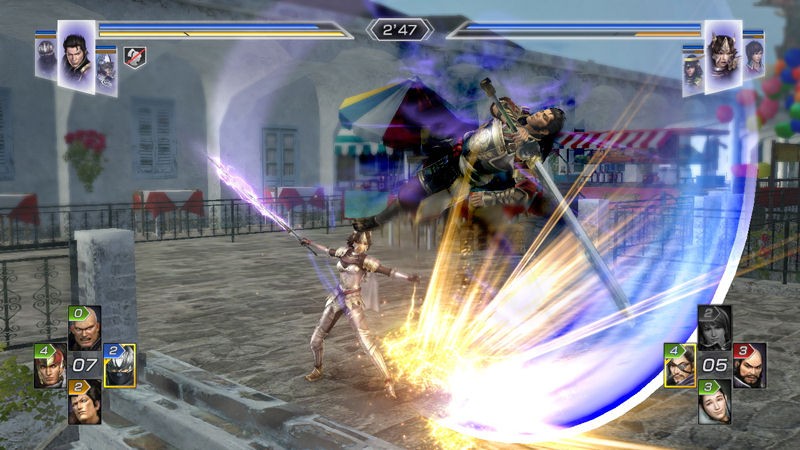This screenshot has width=800, height=450.
Task: Choose the red-and-blond haired fighter card
Action: [50, 366]
